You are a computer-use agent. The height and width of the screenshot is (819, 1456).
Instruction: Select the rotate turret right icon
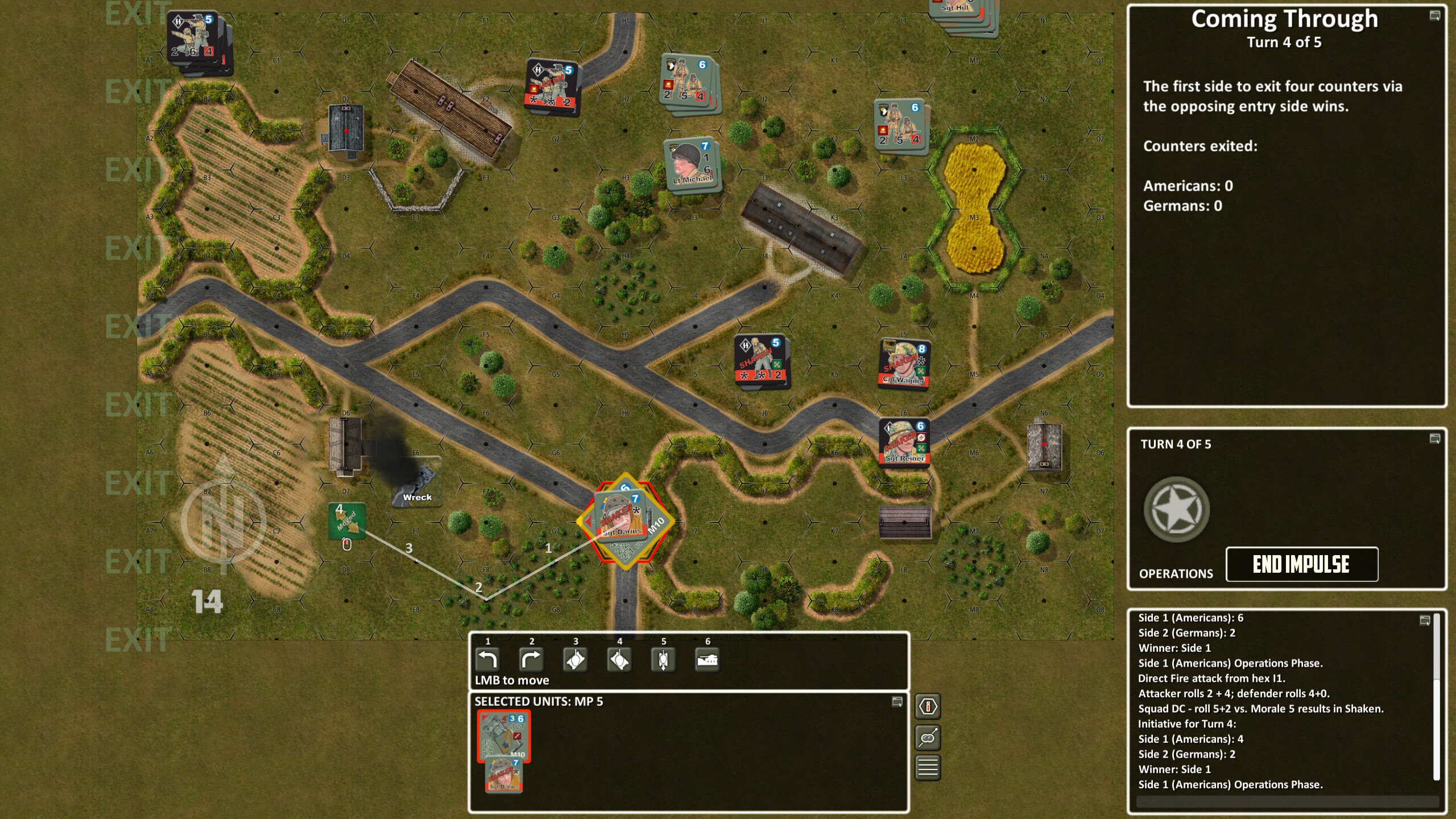pos(620,660)
